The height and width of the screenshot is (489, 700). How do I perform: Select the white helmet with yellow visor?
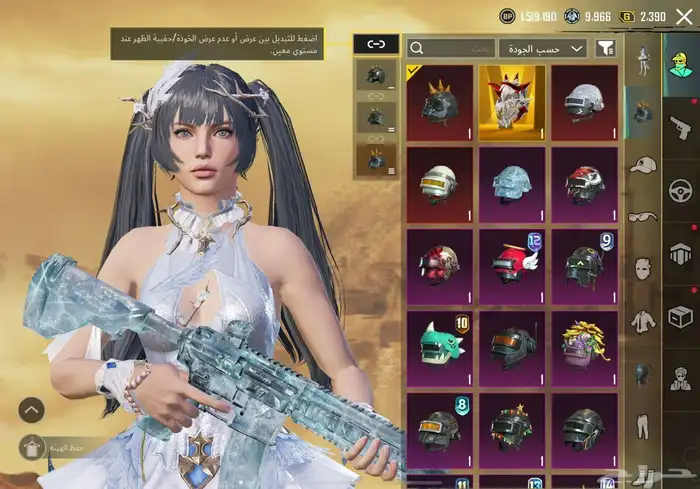point(440,184)
